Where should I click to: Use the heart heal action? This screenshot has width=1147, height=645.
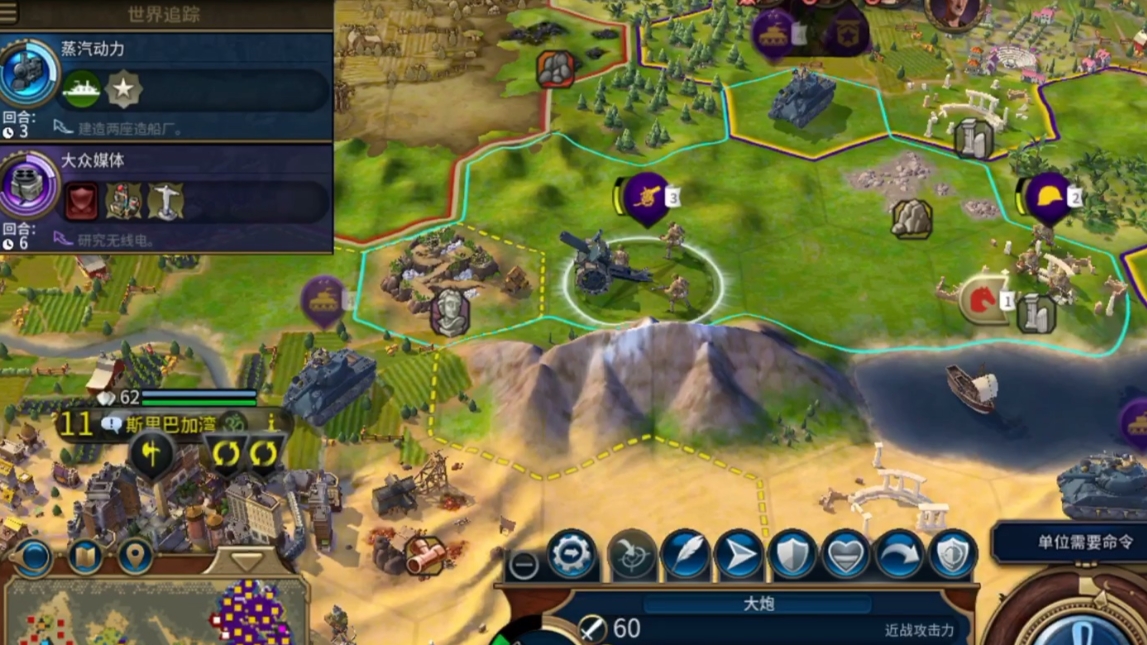tap(846, 556)
